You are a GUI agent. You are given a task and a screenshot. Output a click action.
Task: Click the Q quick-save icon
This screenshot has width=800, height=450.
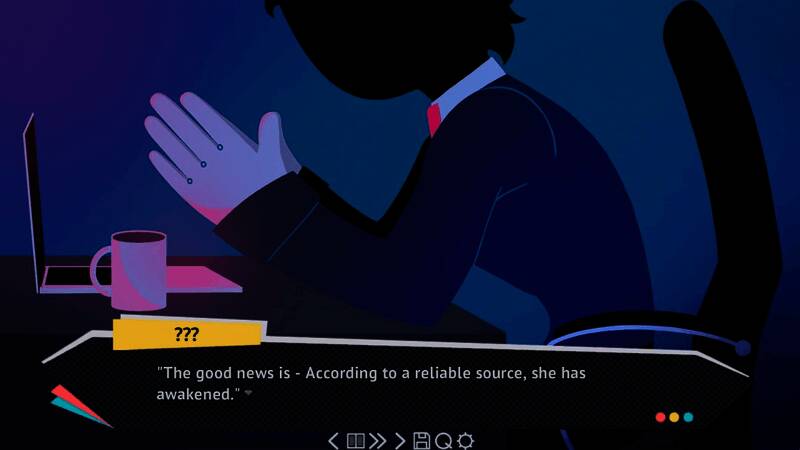click(443, 440)
